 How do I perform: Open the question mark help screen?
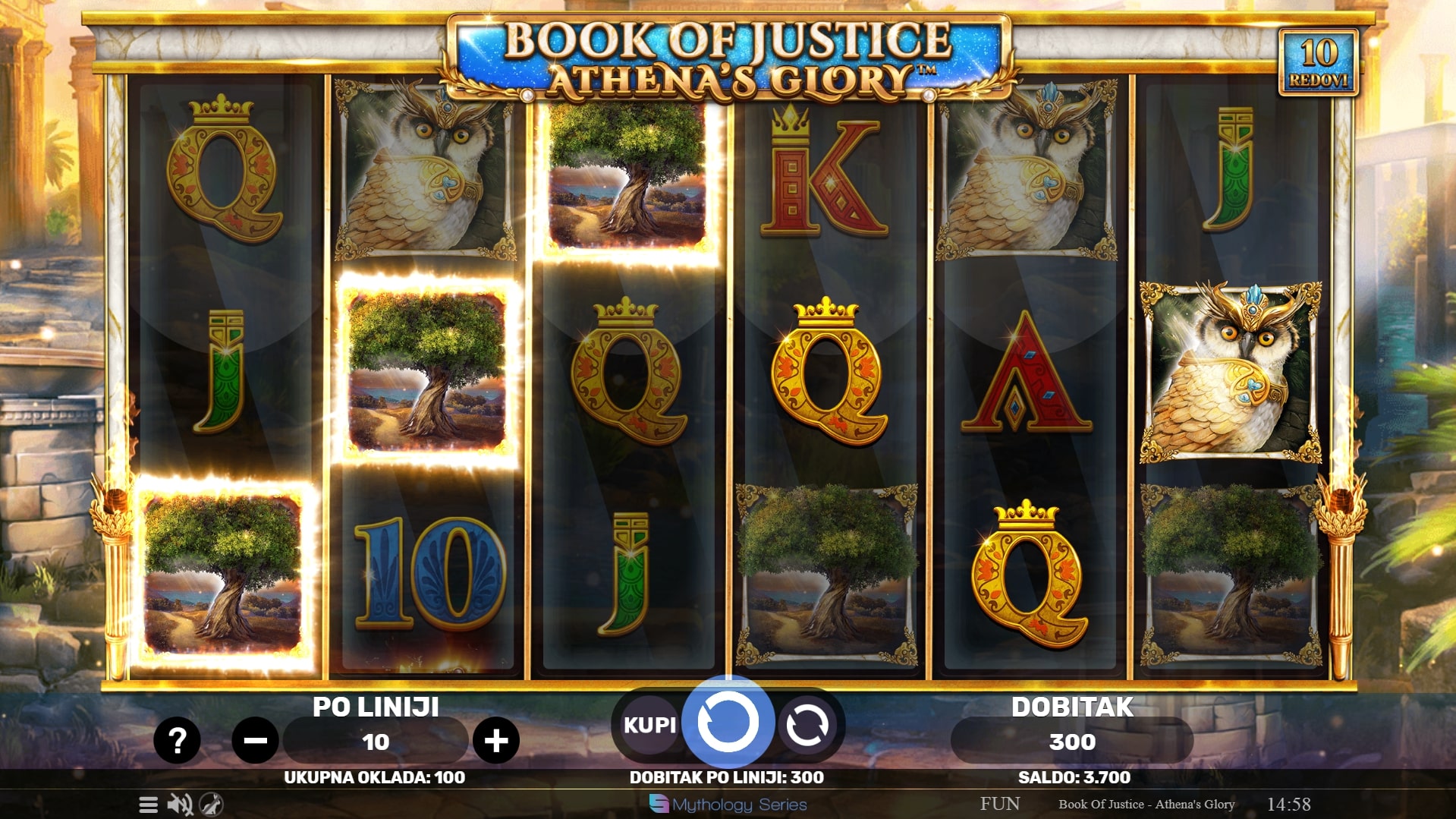pos(177,740)
